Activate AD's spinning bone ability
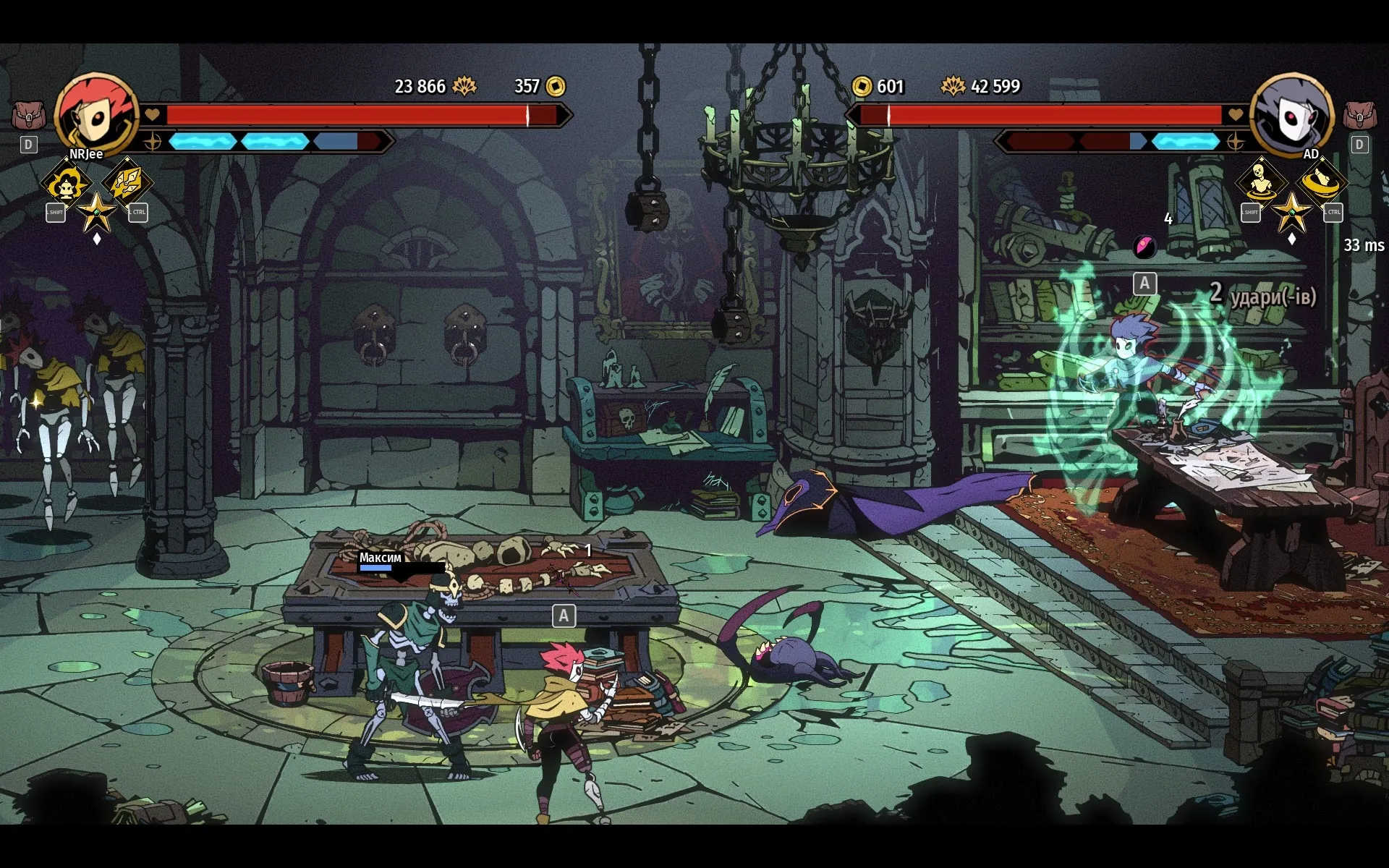The height and width of the screenshot is (868, 1389). tap(1321, 181)
